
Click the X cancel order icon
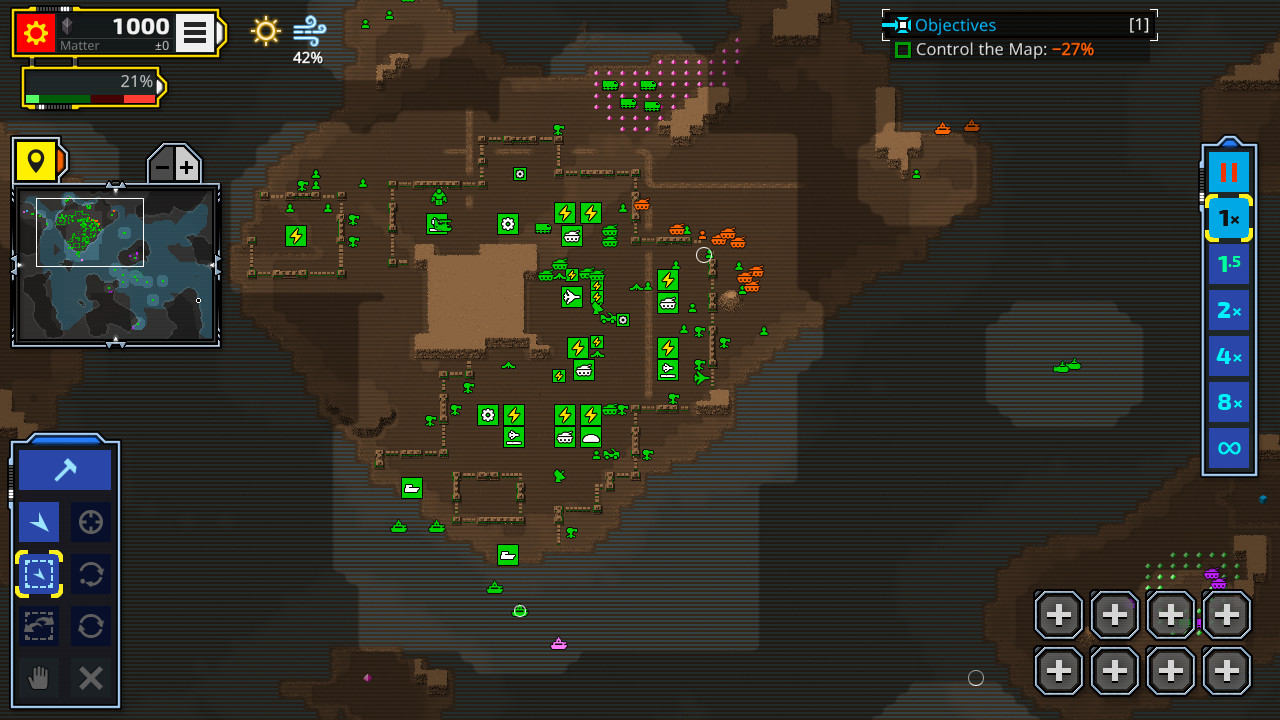pyautogui.click(x=91, y=678)
